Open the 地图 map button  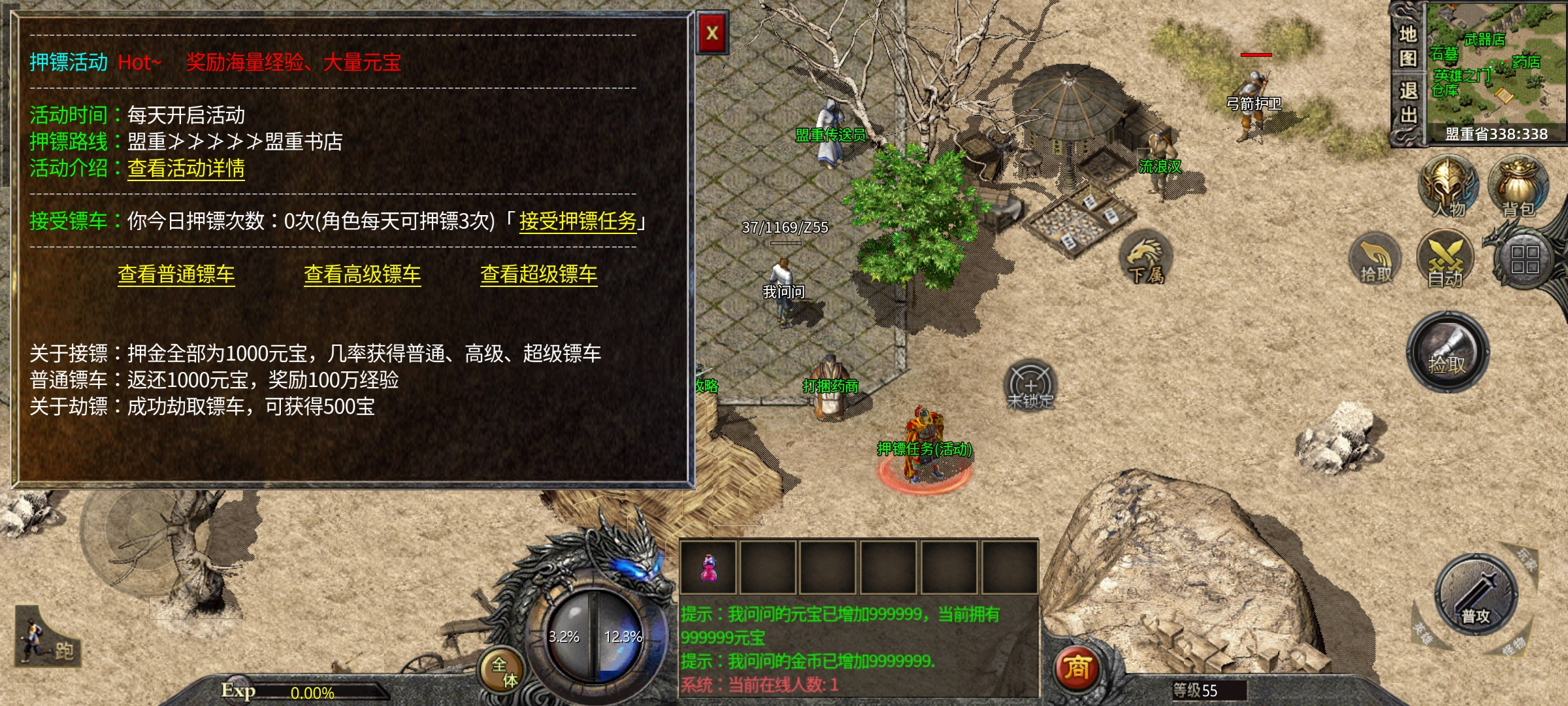(1408, 46)
